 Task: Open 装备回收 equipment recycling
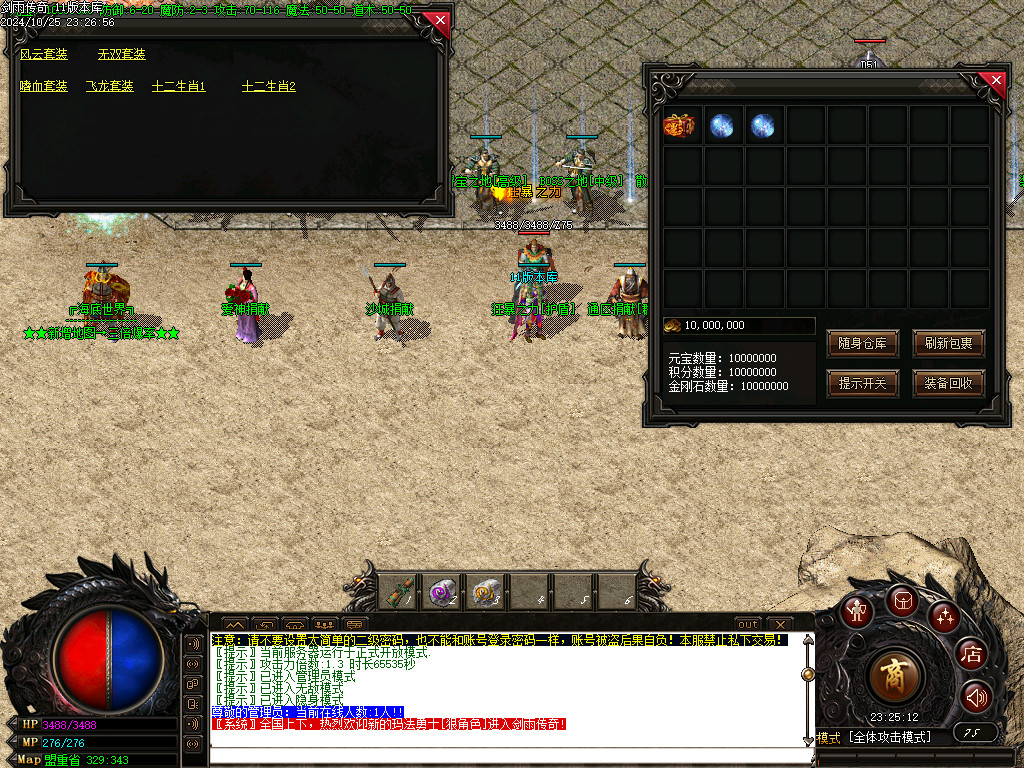[949, 384]
